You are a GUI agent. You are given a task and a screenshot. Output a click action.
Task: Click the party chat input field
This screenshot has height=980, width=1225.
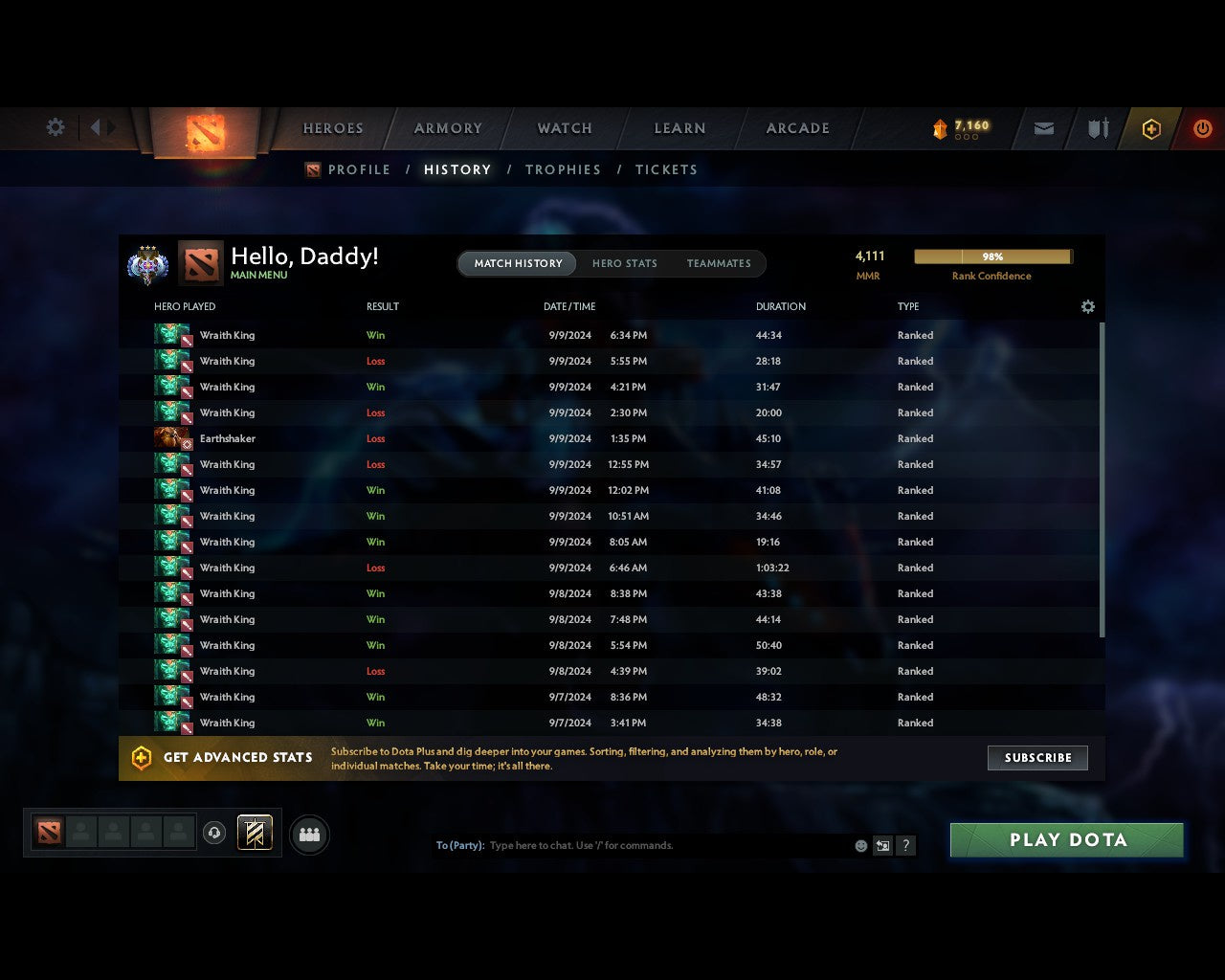point(622,845)
